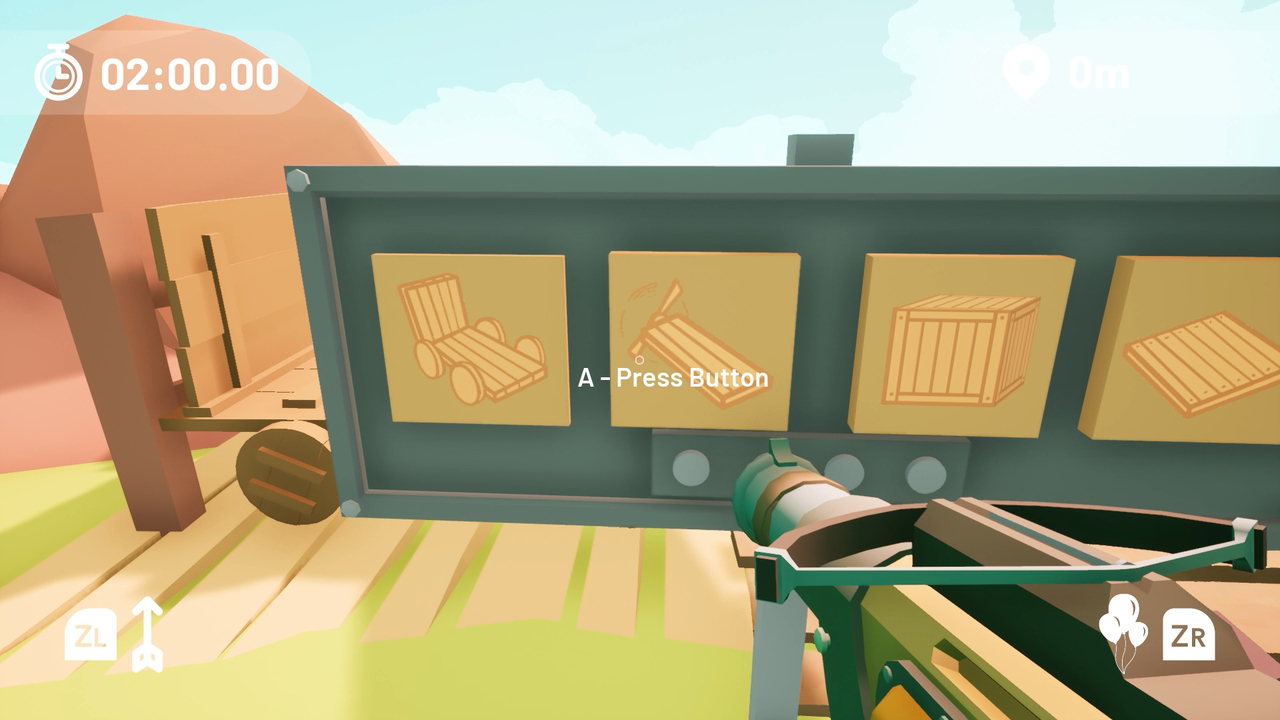Screen dimensions: 1280x720
Task: Click the stopwatch timer icon
Action: point(57,73)
